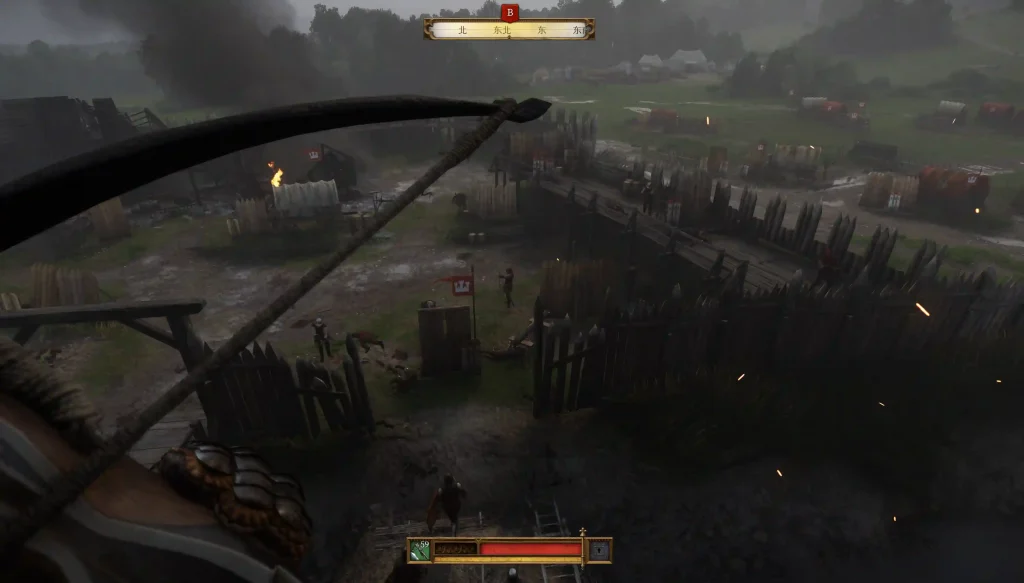Click the red B quest marker
Viewport: 1024px width, 583px height.
click(510, 12)
